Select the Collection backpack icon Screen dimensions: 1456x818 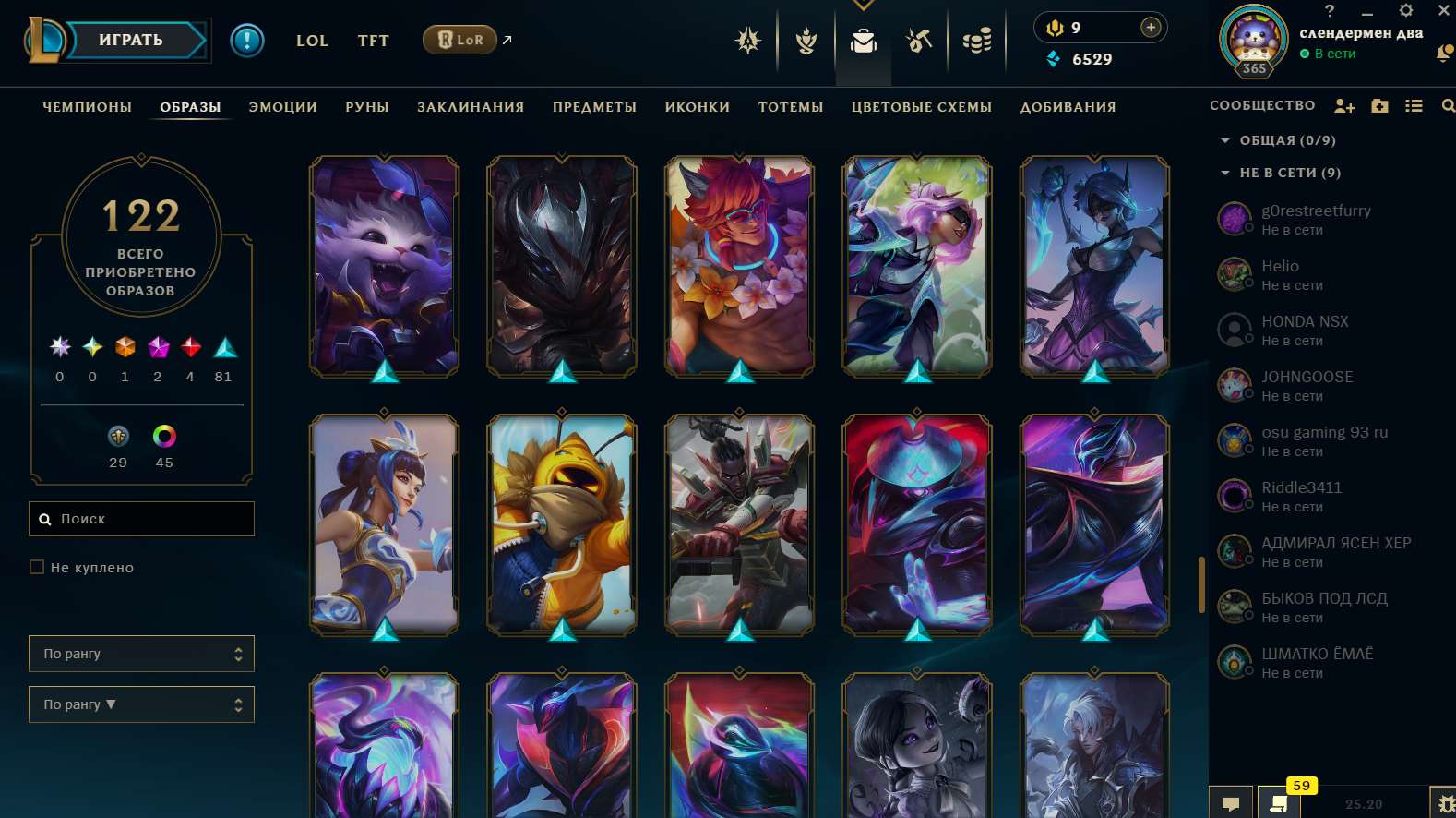click(x=863, y=41)
